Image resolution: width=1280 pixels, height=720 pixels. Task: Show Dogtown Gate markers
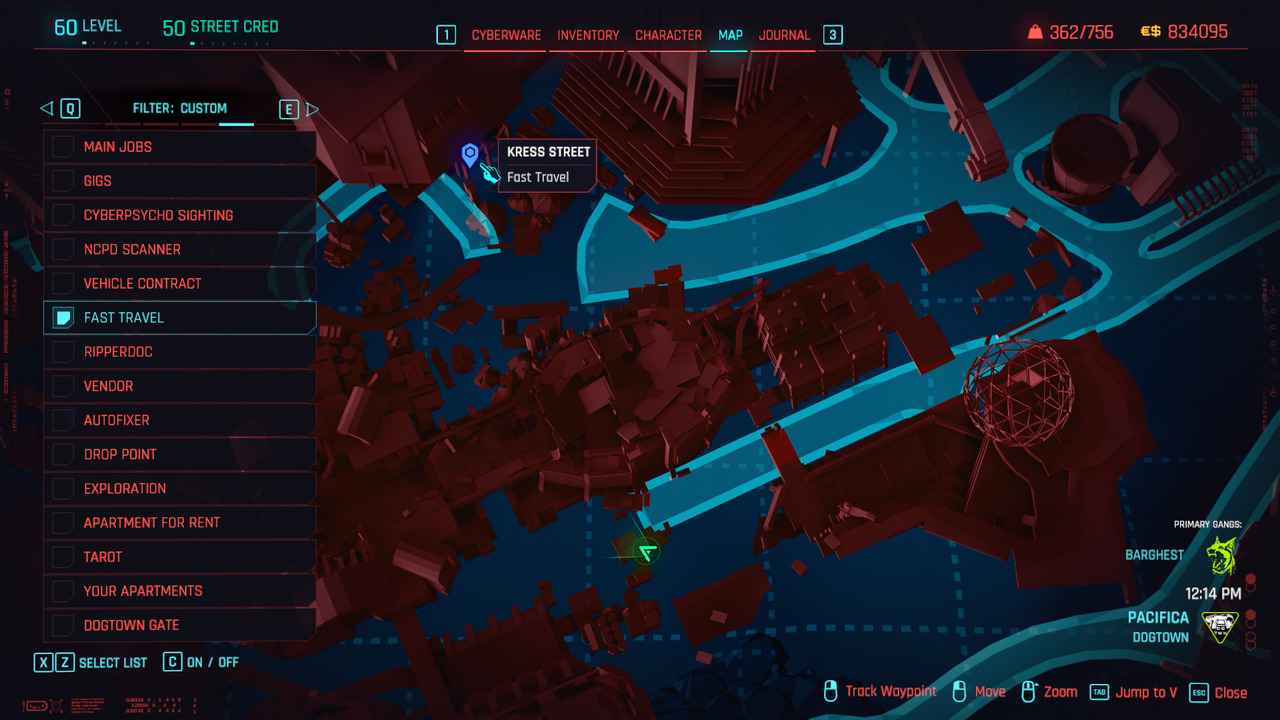(x=63, y=625)
